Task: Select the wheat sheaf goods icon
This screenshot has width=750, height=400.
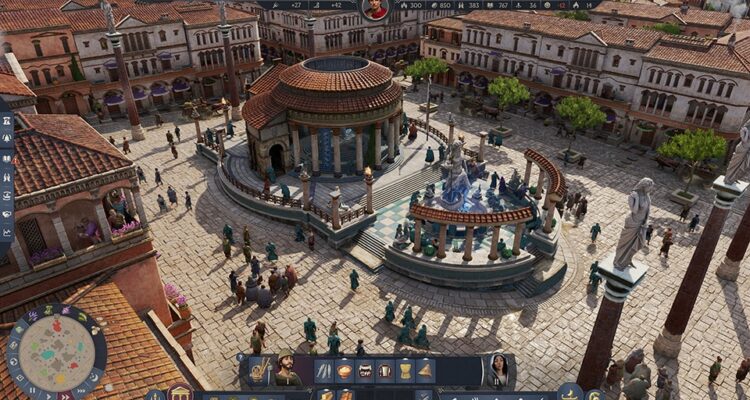Action: pos(405,371)
